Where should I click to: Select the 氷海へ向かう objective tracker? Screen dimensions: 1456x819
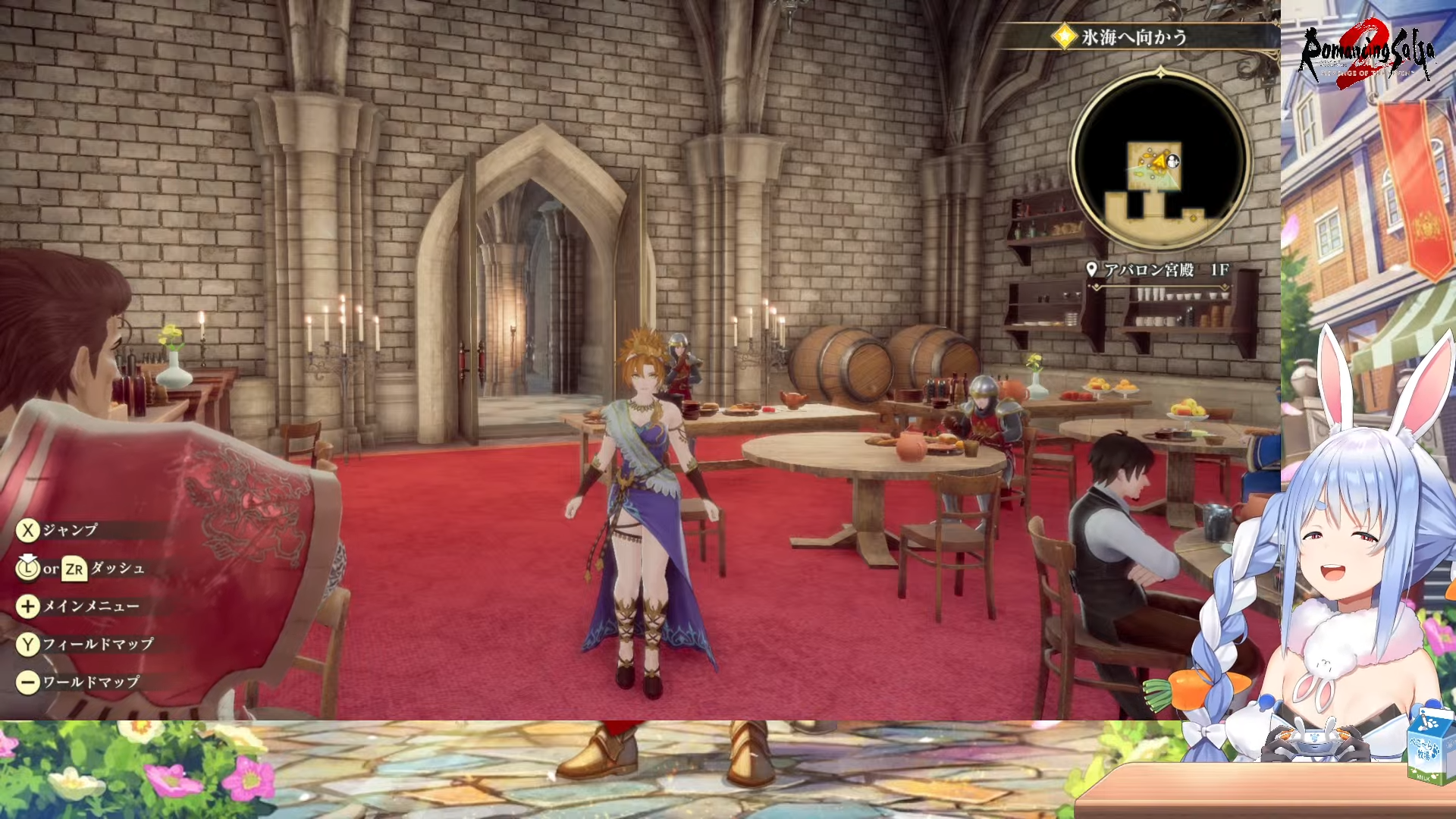click(x=1133, y=36)
